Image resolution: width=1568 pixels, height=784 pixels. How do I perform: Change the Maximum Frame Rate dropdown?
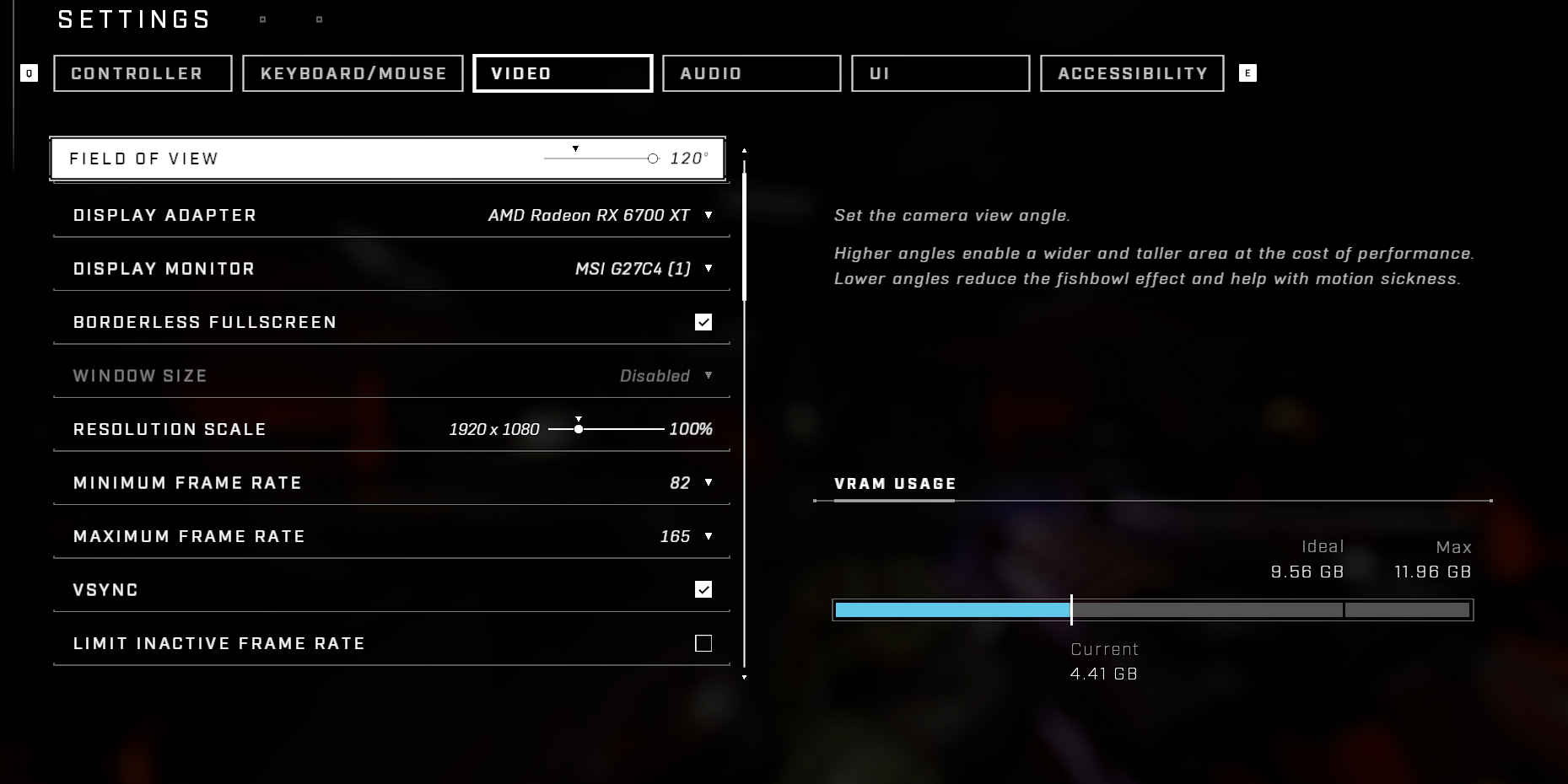pos(708,536)
